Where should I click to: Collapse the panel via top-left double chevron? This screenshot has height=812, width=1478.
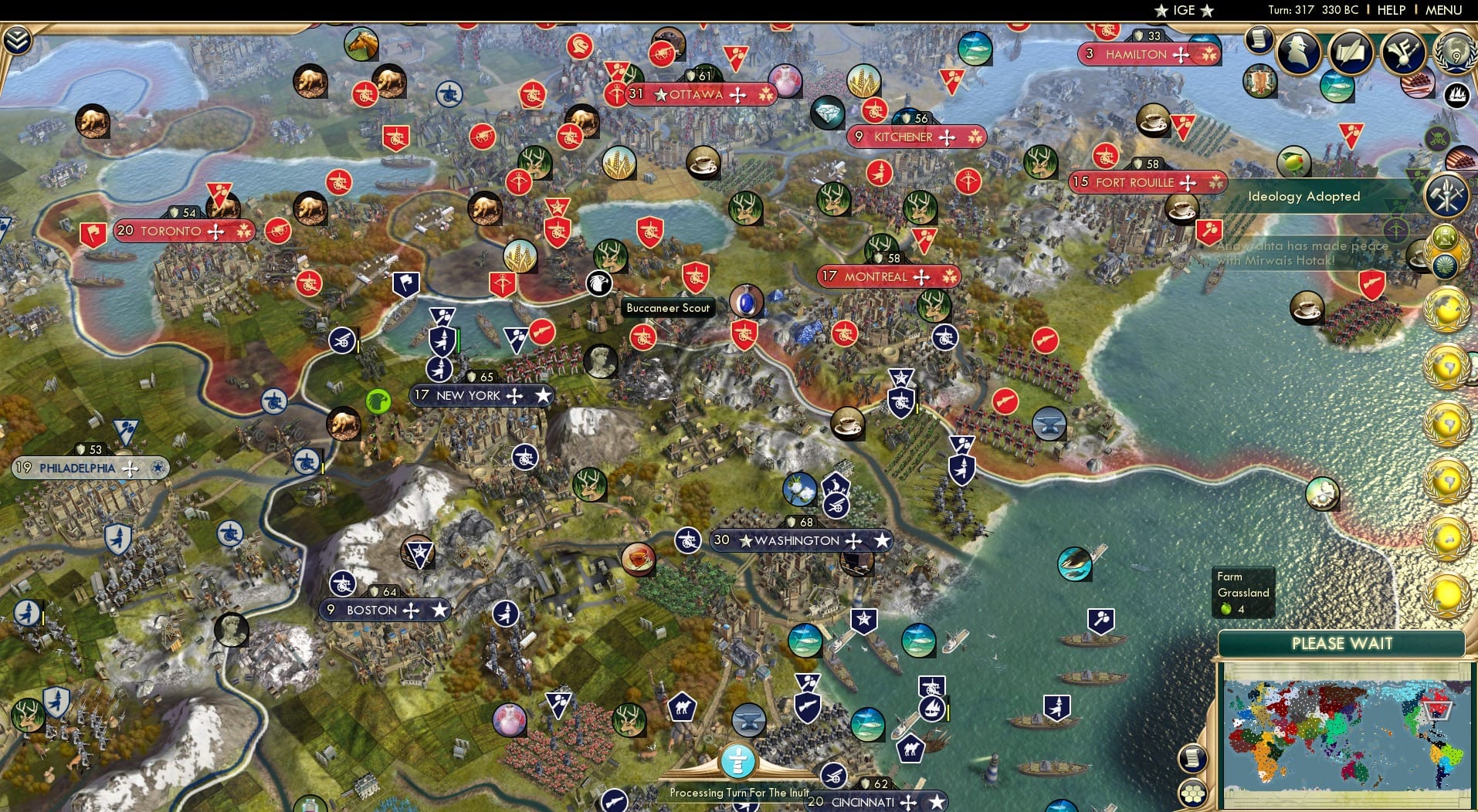(x=17, y=37)
